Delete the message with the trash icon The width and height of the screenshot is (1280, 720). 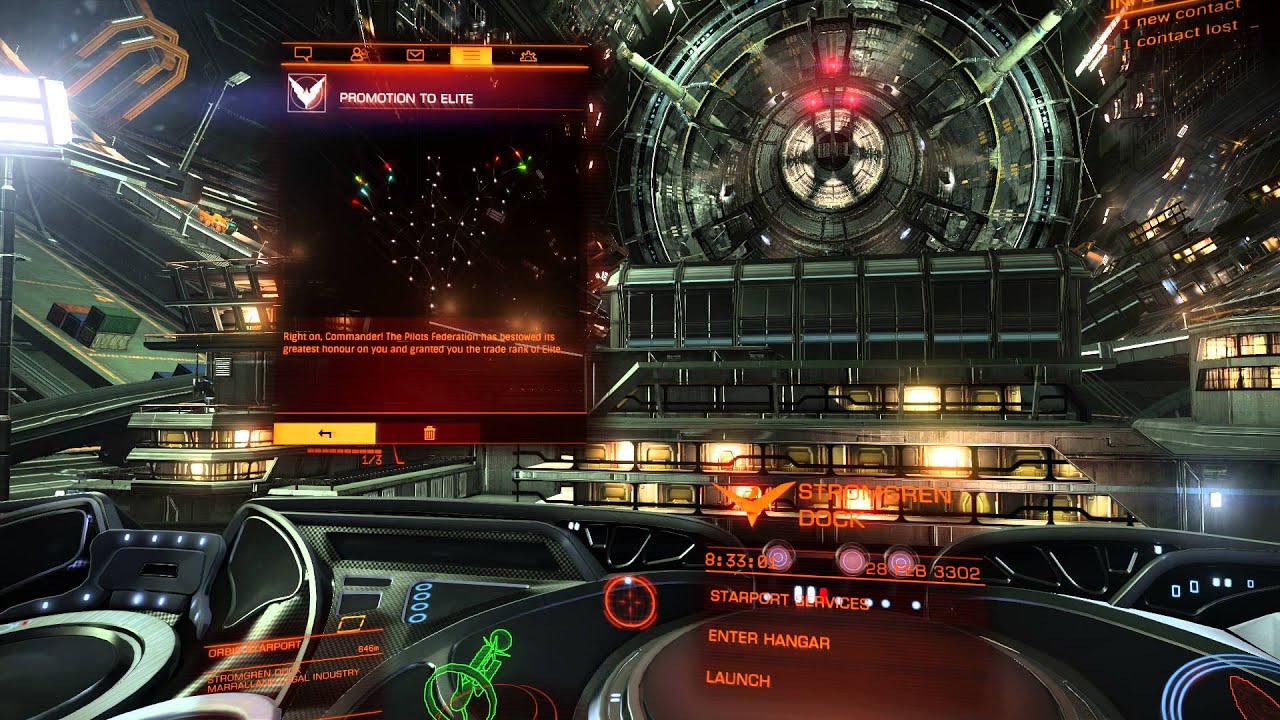(430, 433)
